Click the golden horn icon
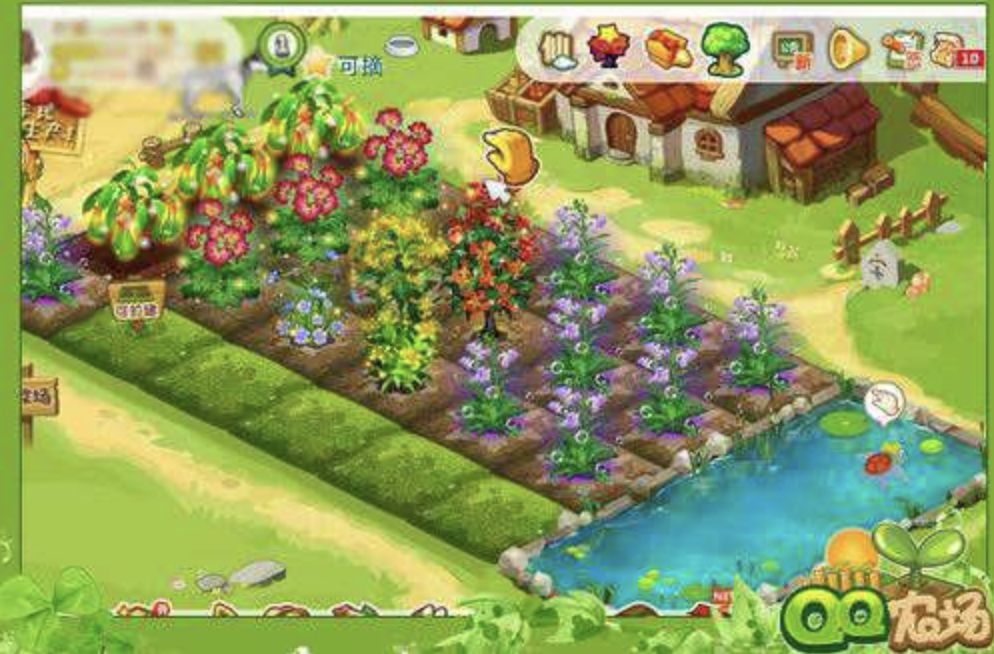The image size is (994, 654). coord(847,48)
